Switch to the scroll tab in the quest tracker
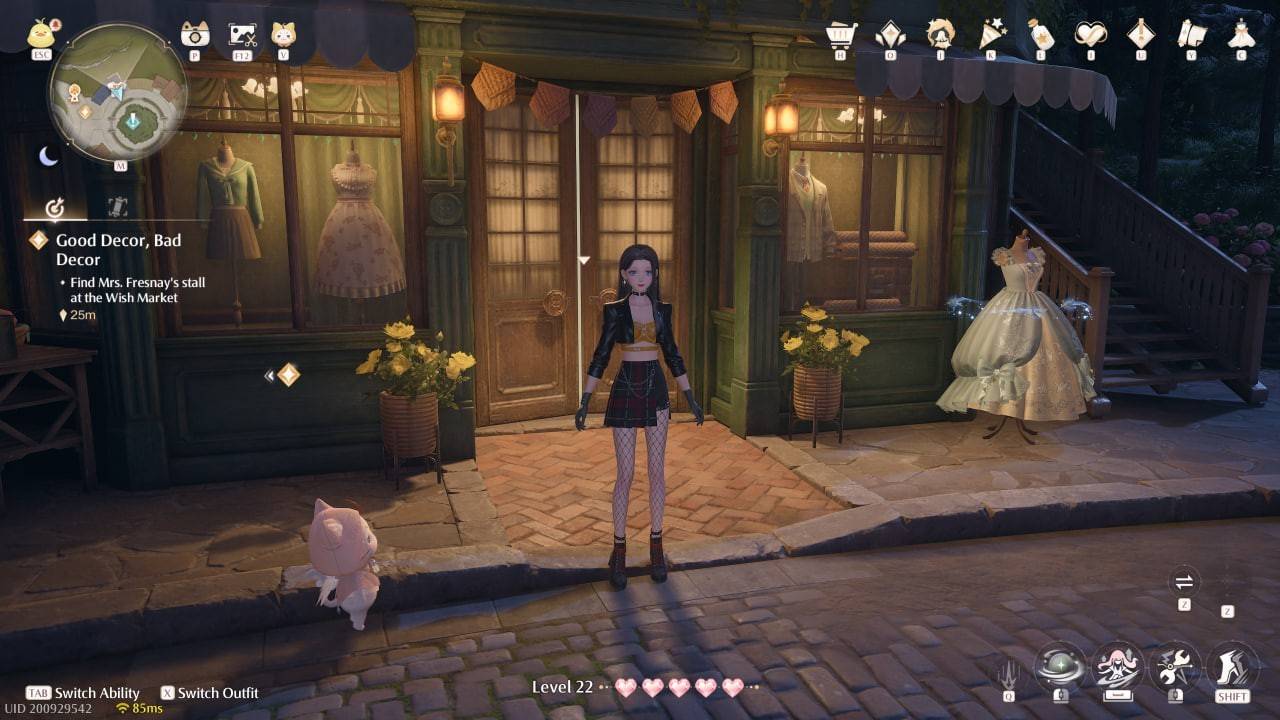Viewport: 1280px width, 720px height. click(x=115, y=206)
